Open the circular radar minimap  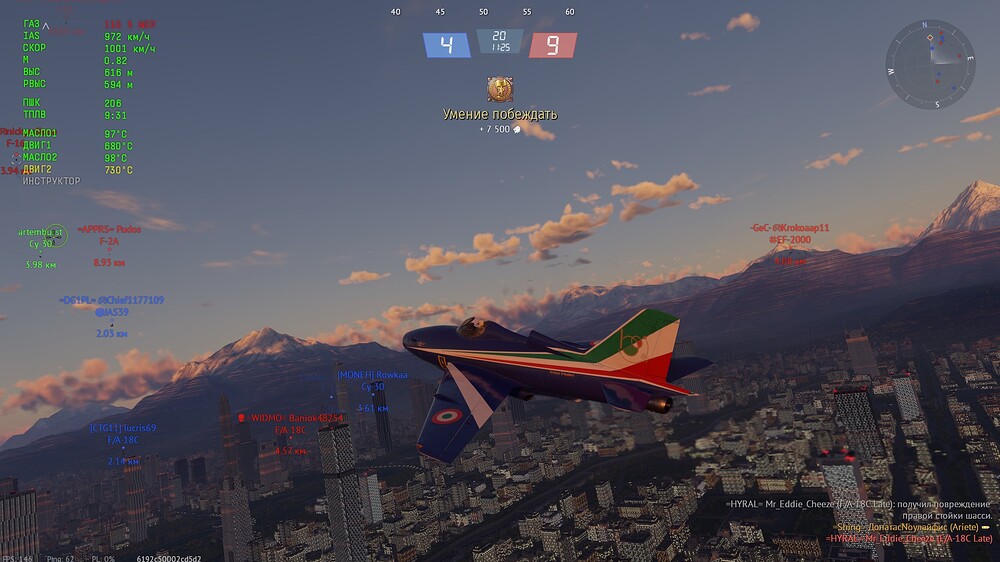(930, 64)
